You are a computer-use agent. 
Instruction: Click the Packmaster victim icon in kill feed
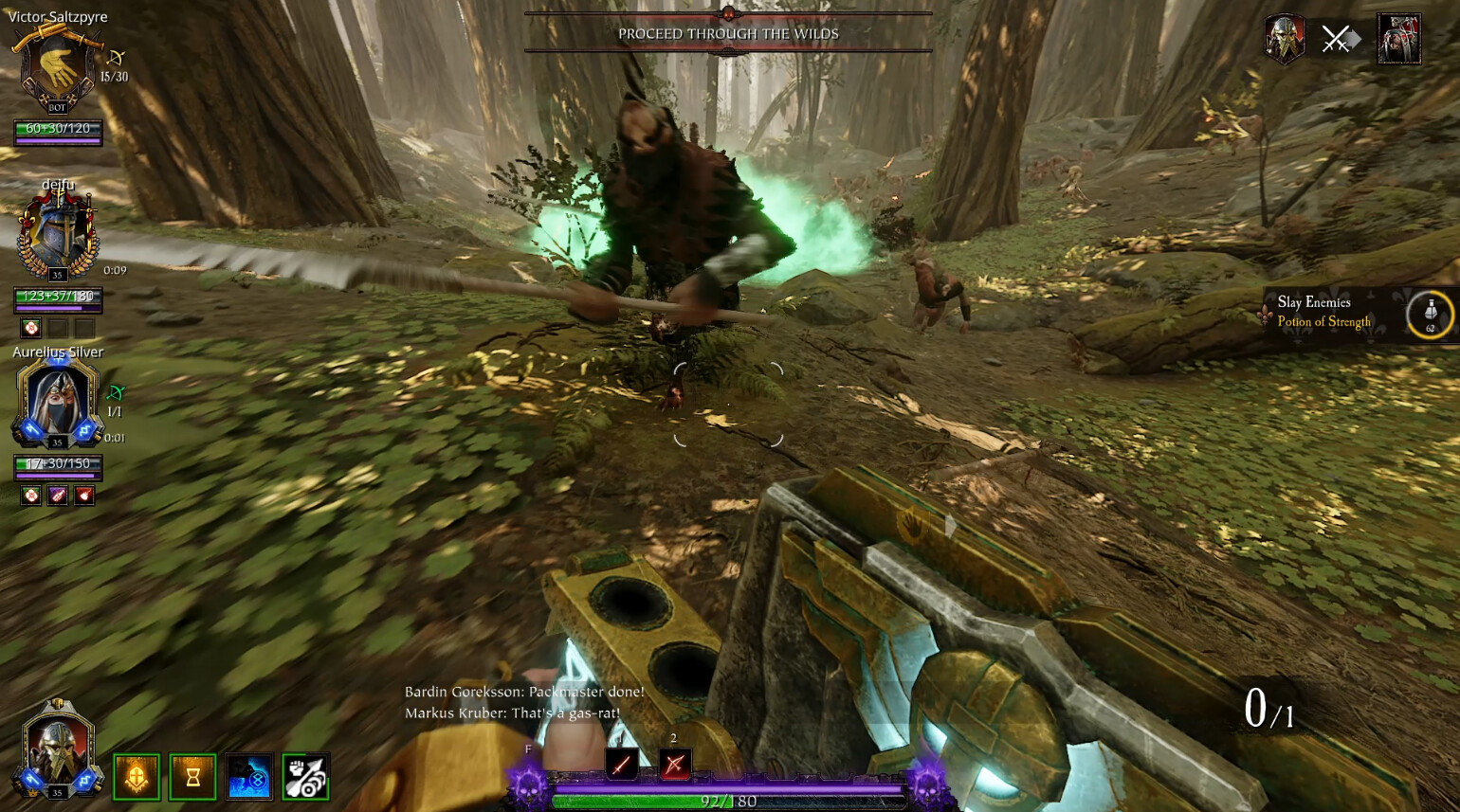pyautogui.click(x=1398, y=40)
